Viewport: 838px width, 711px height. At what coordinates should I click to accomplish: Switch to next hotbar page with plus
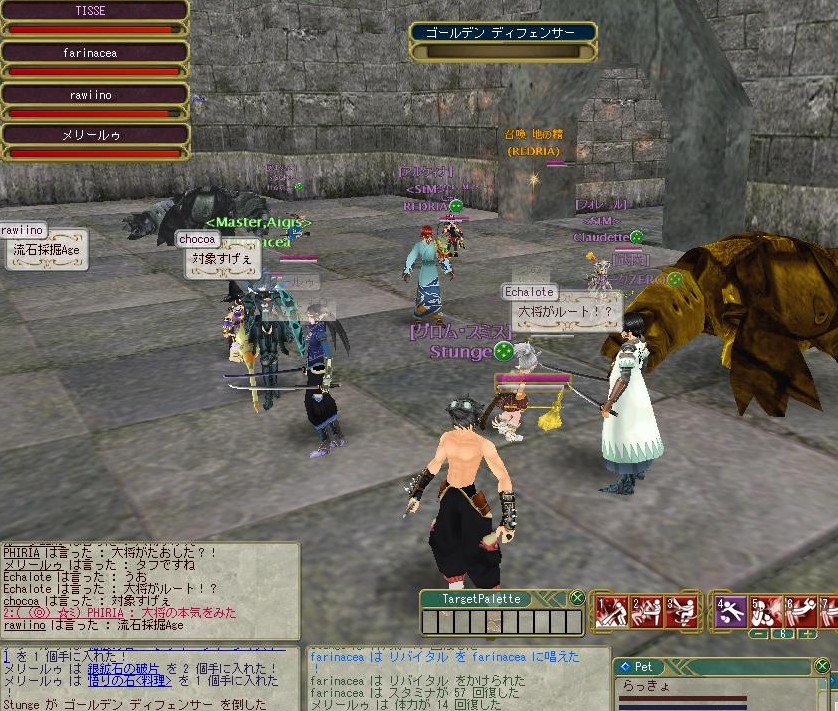pyautogui.click(x=807, y=634)
